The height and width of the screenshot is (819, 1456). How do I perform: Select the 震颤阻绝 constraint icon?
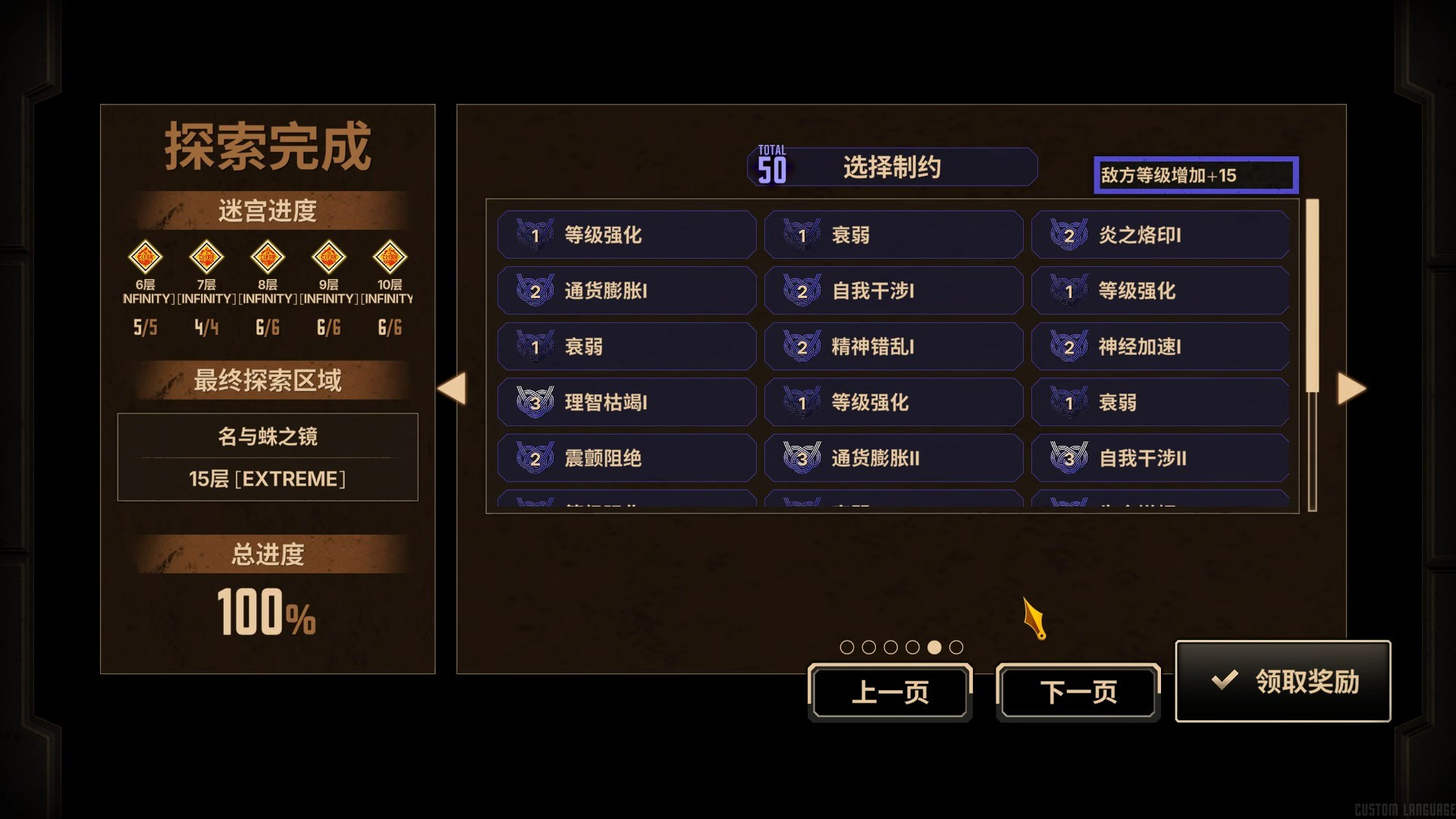[535, 458]
